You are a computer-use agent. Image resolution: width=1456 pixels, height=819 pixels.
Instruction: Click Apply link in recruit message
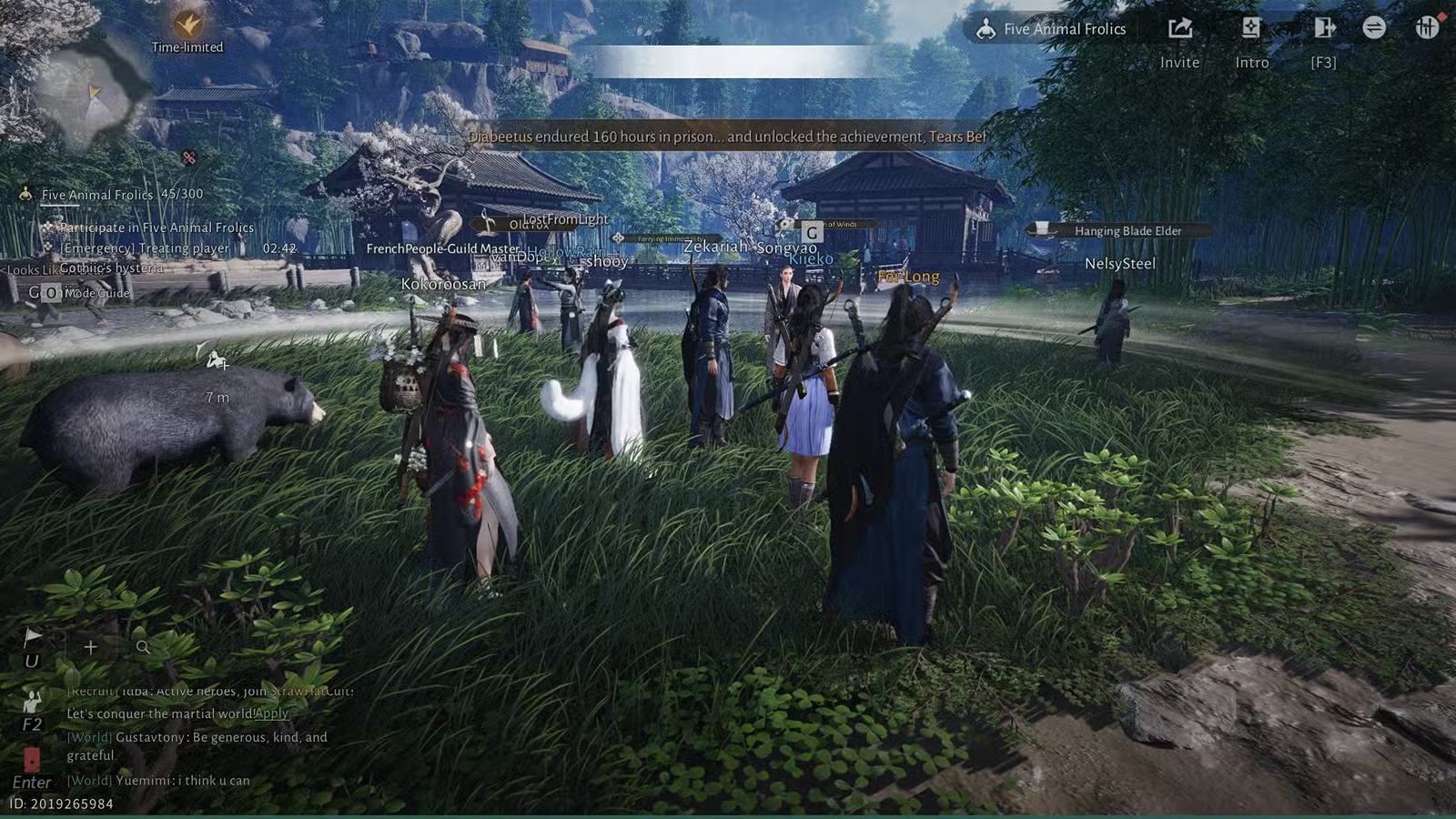pos(271,713)
